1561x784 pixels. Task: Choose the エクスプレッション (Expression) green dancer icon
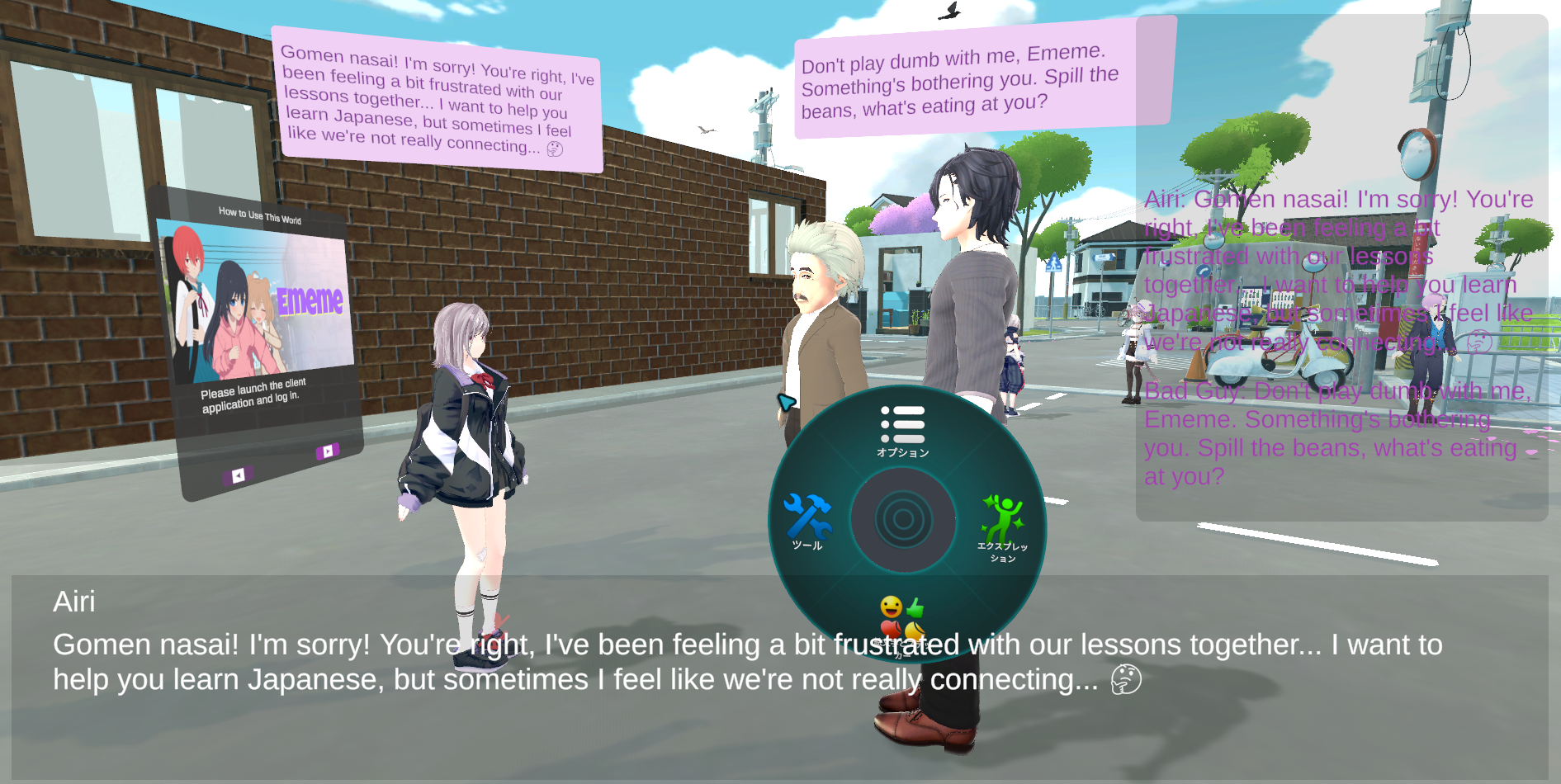pyautogui.click(x=1002, y=525)
